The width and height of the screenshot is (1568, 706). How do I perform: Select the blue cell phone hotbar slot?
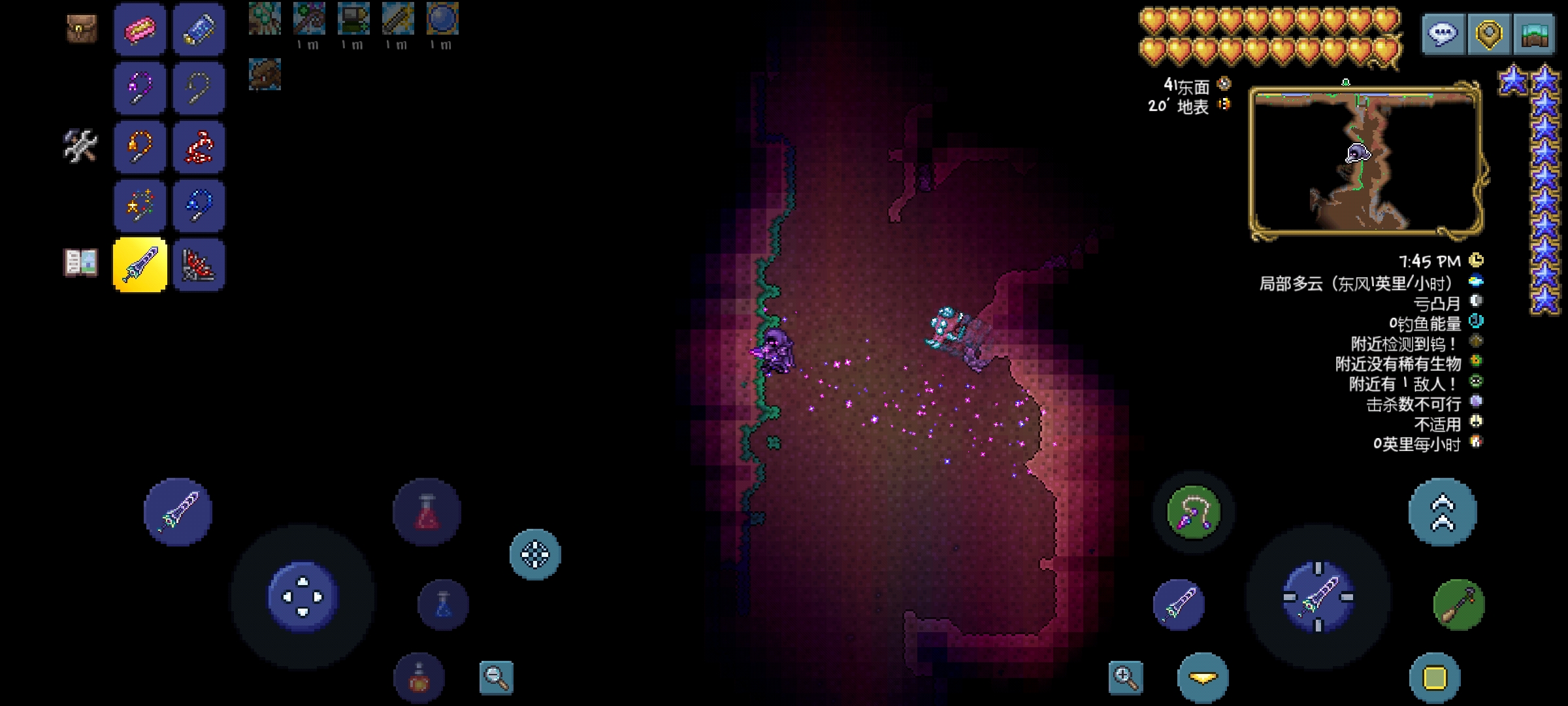point(199,29)
